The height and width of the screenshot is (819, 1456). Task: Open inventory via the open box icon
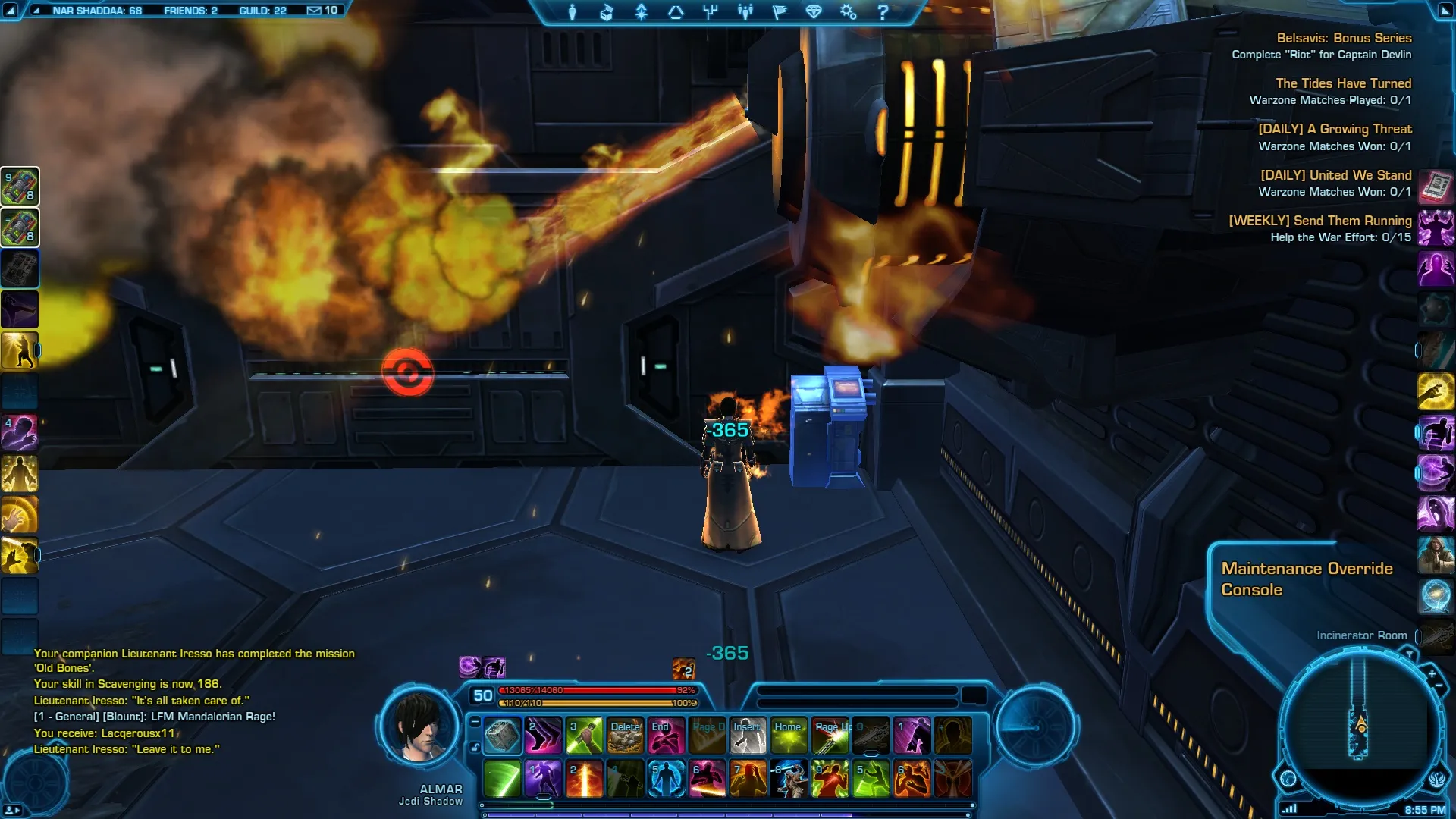[x=607, y=12]
